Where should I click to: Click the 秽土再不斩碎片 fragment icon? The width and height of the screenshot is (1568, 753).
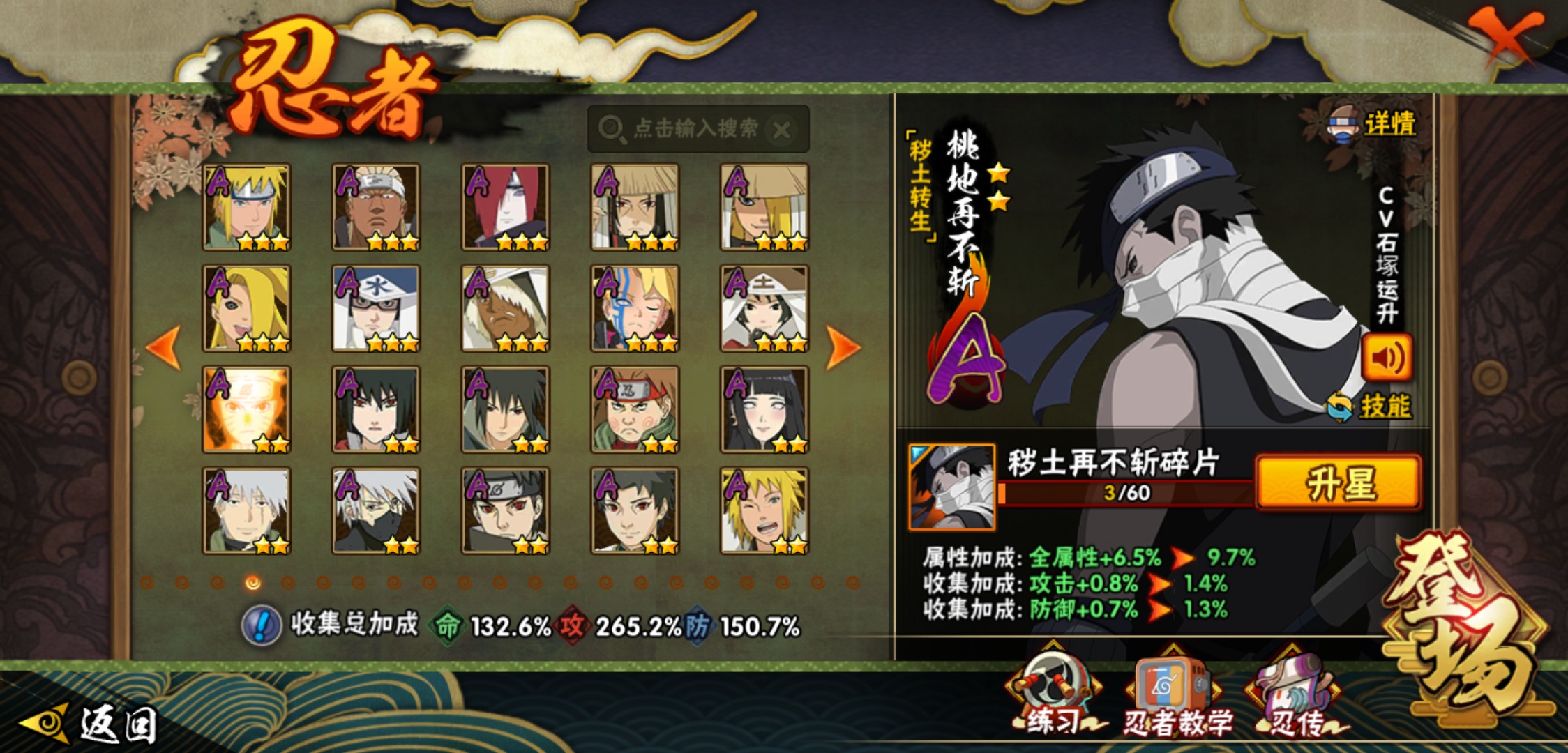click(952, 487)
